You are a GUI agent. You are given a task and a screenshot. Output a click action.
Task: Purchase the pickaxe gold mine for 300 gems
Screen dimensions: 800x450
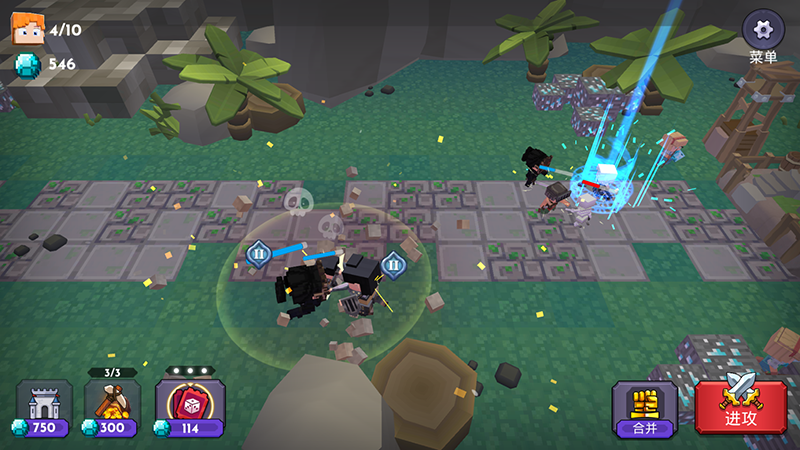[112, 408]
